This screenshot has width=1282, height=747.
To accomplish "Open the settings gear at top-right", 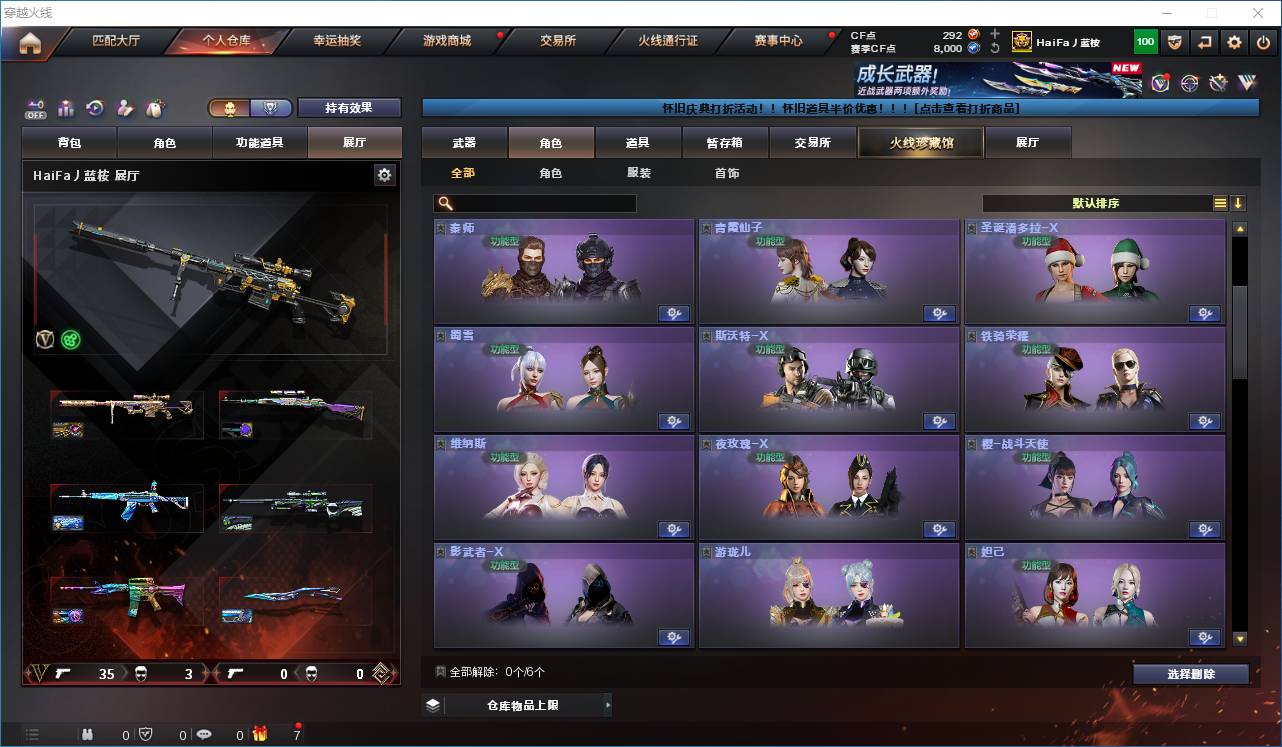I will (1233, 42).
